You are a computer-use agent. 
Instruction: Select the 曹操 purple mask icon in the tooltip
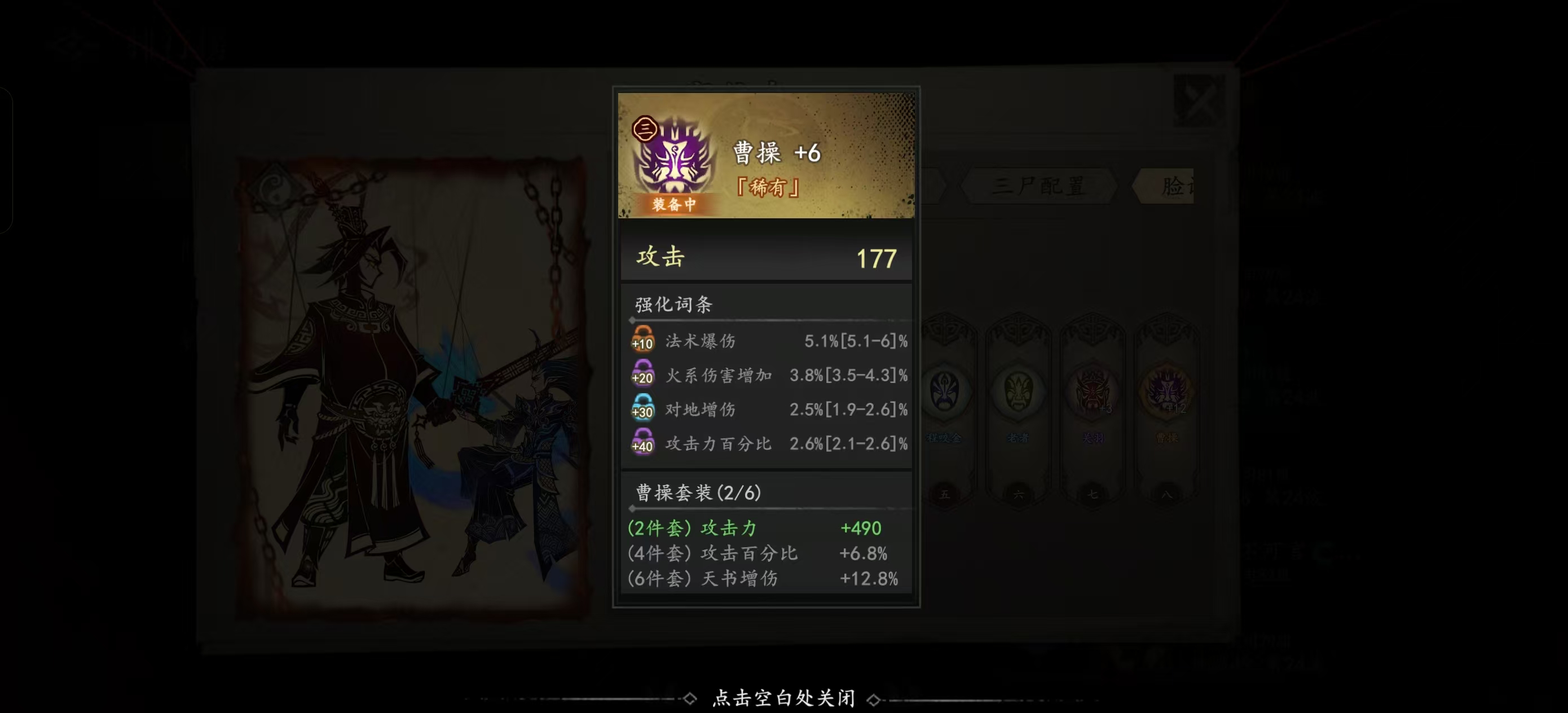pos(675,160)
